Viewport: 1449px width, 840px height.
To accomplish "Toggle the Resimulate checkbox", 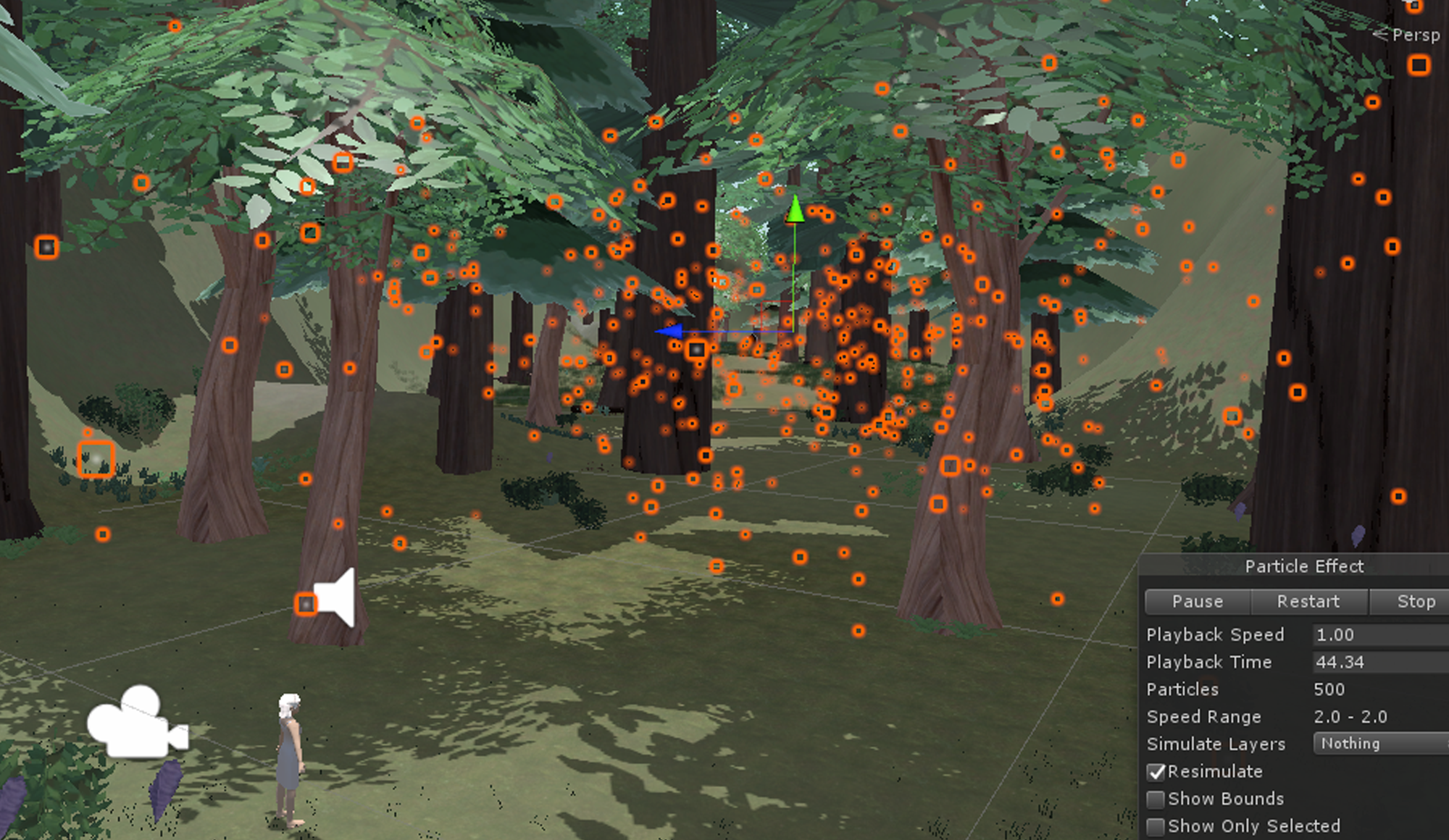I will tap(1156, 772).
